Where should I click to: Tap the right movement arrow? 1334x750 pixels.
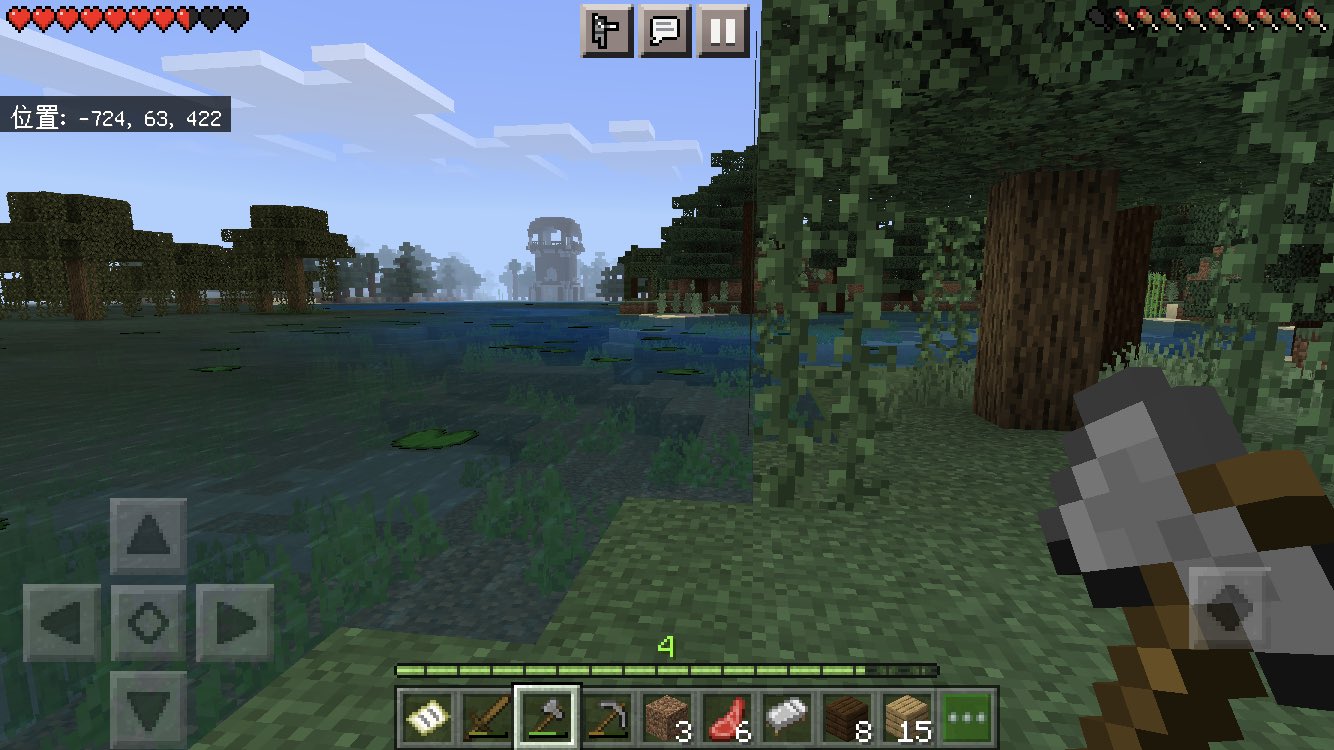(233, 623)
